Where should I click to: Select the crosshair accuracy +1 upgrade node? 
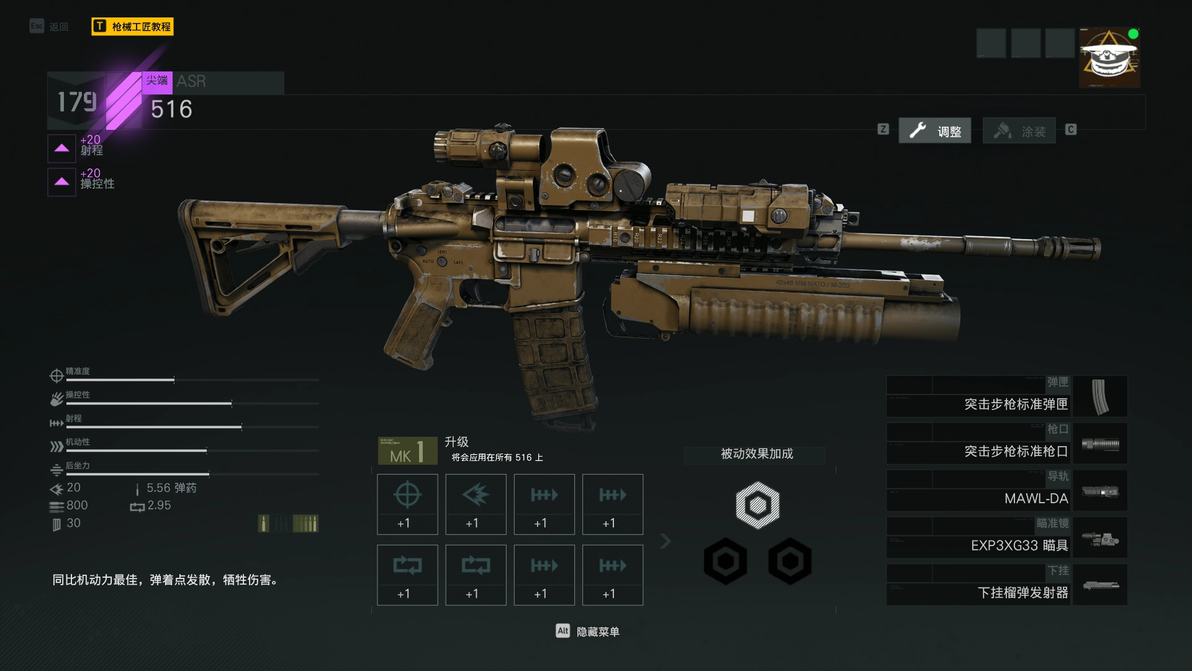pyautogui.click(x=407, y=504)
